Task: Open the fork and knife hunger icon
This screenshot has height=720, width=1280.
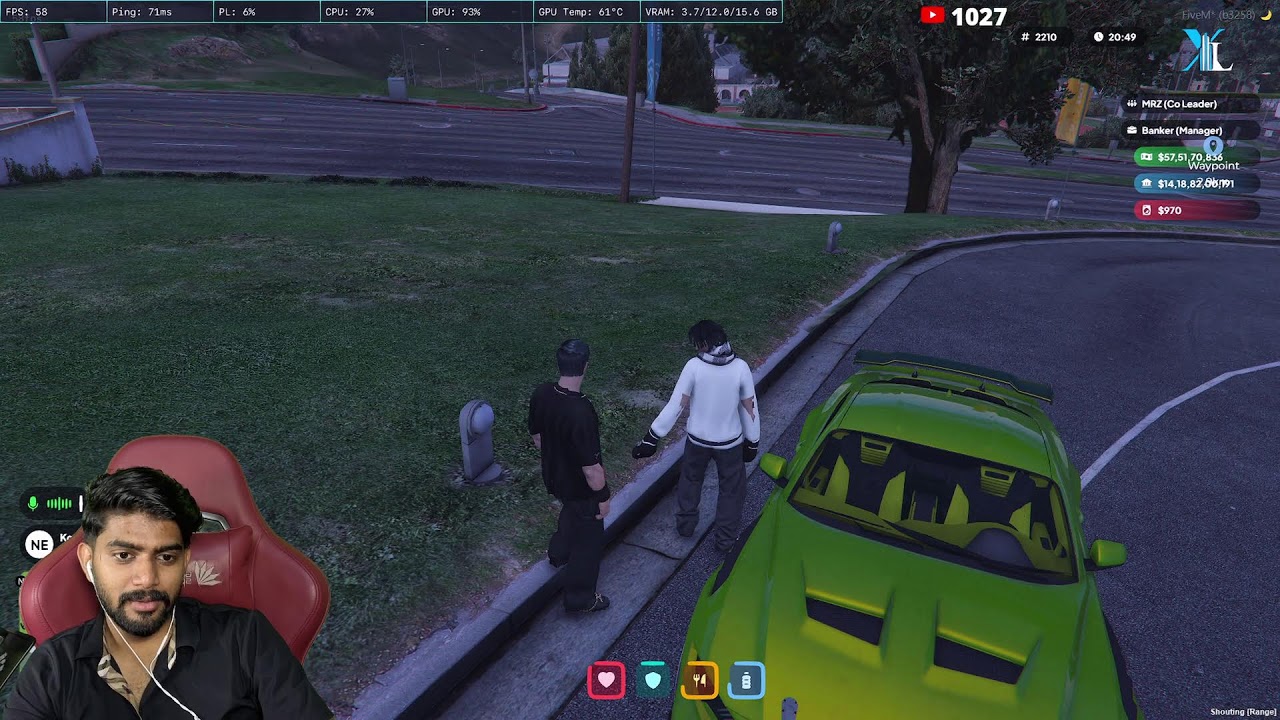Action: click(x=700, y=681)
